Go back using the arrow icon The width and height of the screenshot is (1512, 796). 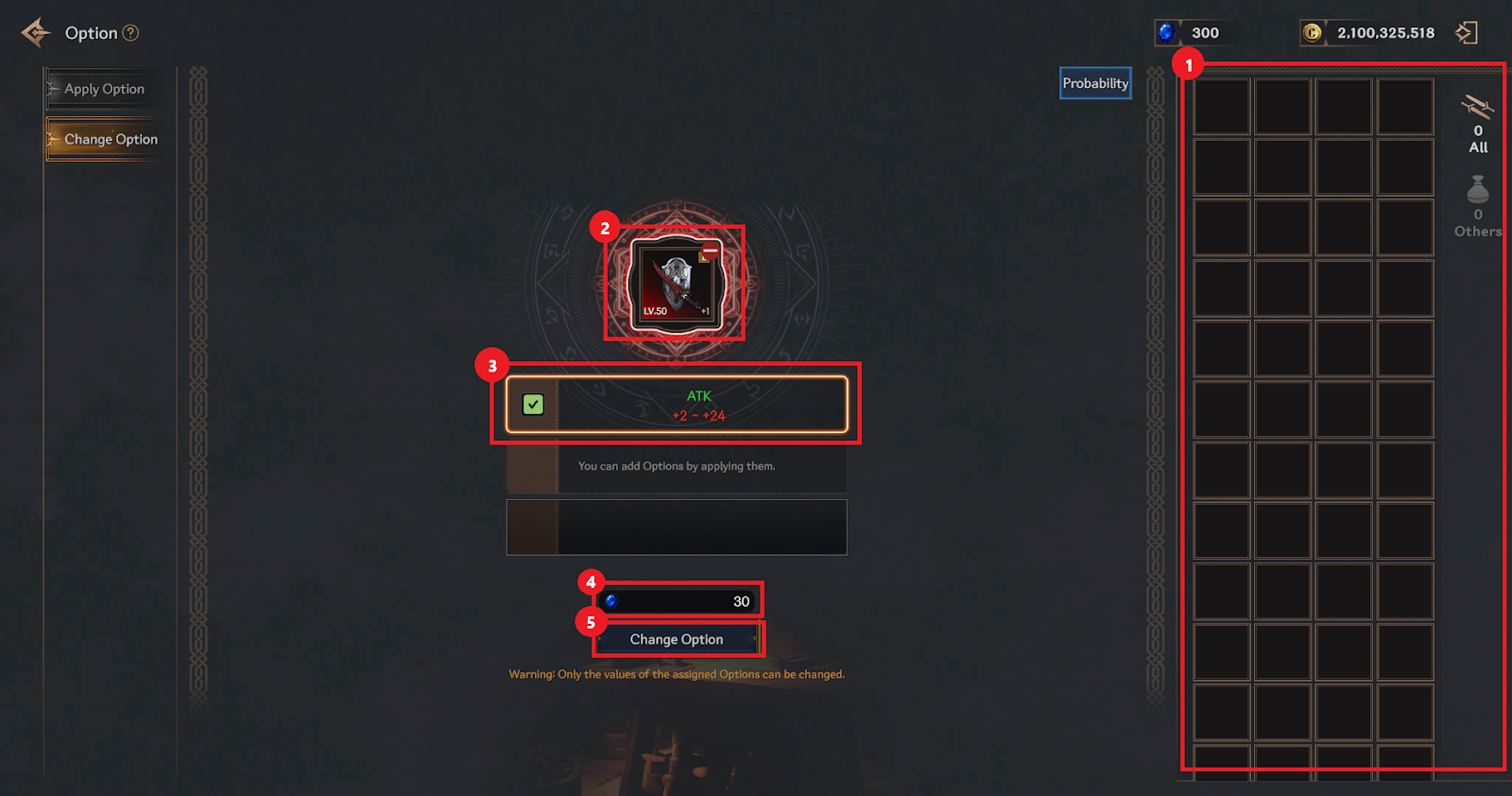pos(35,33)
